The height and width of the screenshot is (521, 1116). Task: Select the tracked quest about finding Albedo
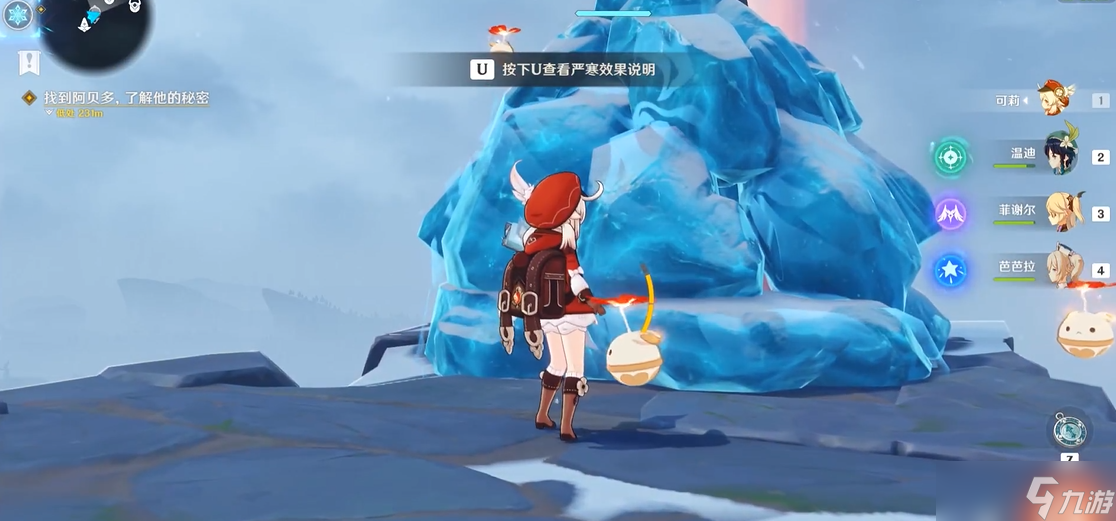[126, 98]
